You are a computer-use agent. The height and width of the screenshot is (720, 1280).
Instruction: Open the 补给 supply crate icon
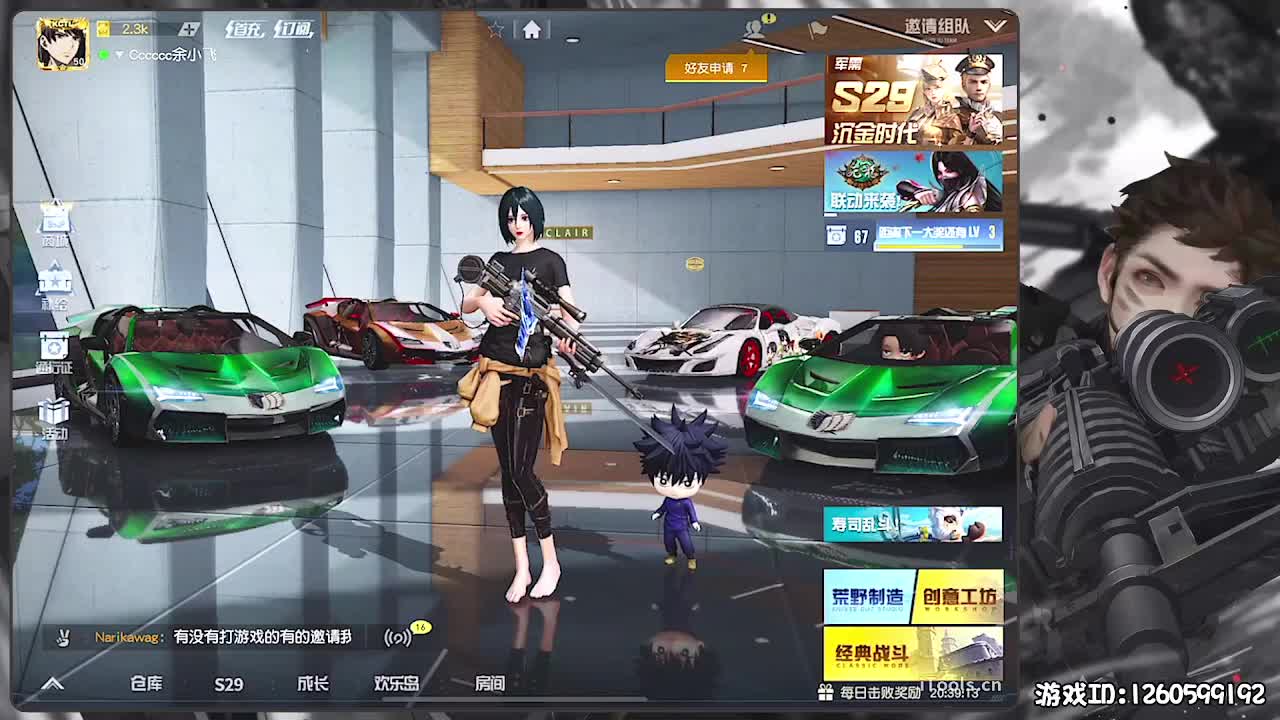55,280
